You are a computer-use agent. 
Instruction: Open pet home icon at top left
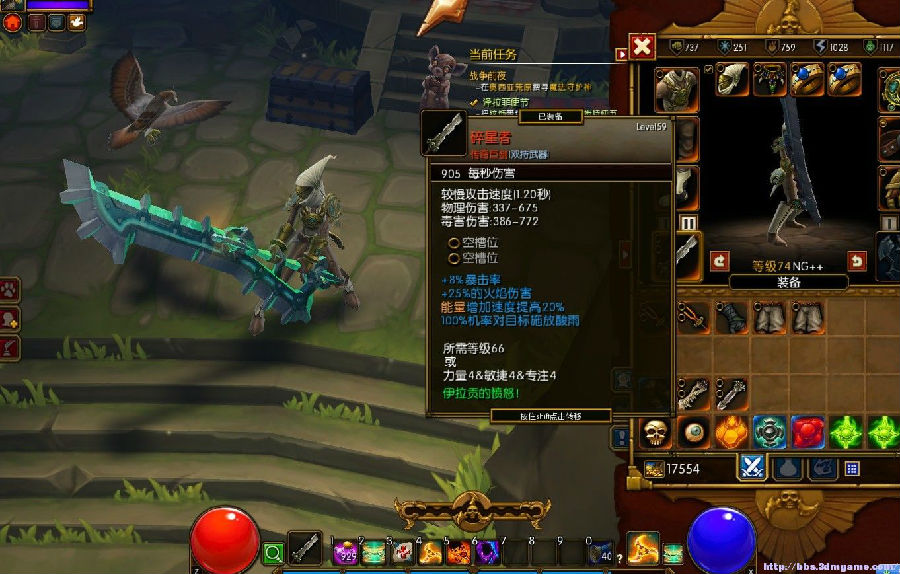(x=11, y=21)
